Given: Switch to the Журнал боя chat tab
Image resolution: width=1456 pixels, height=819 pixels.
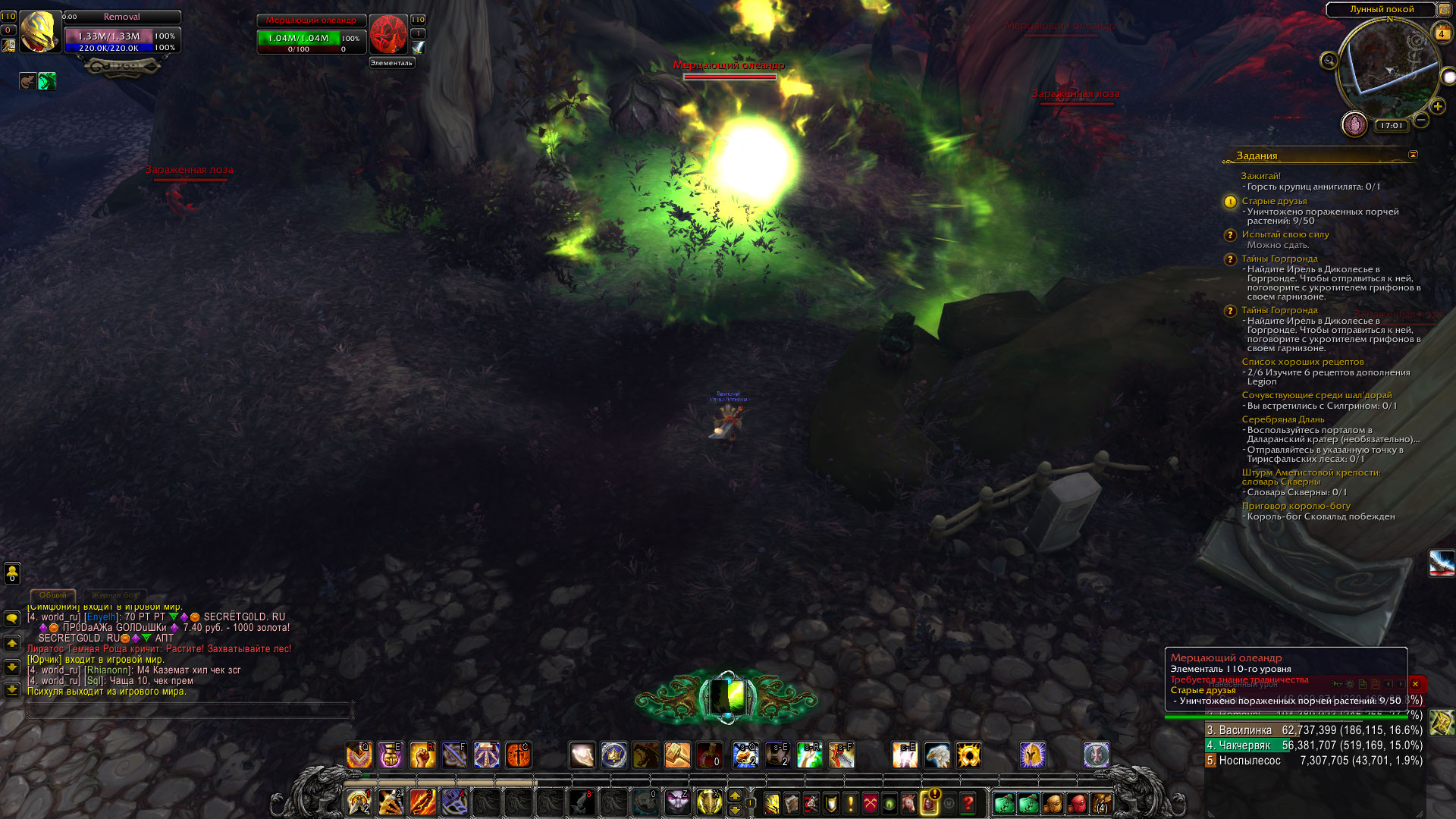Looking at the screenshot, I should (x=115, y=595).
